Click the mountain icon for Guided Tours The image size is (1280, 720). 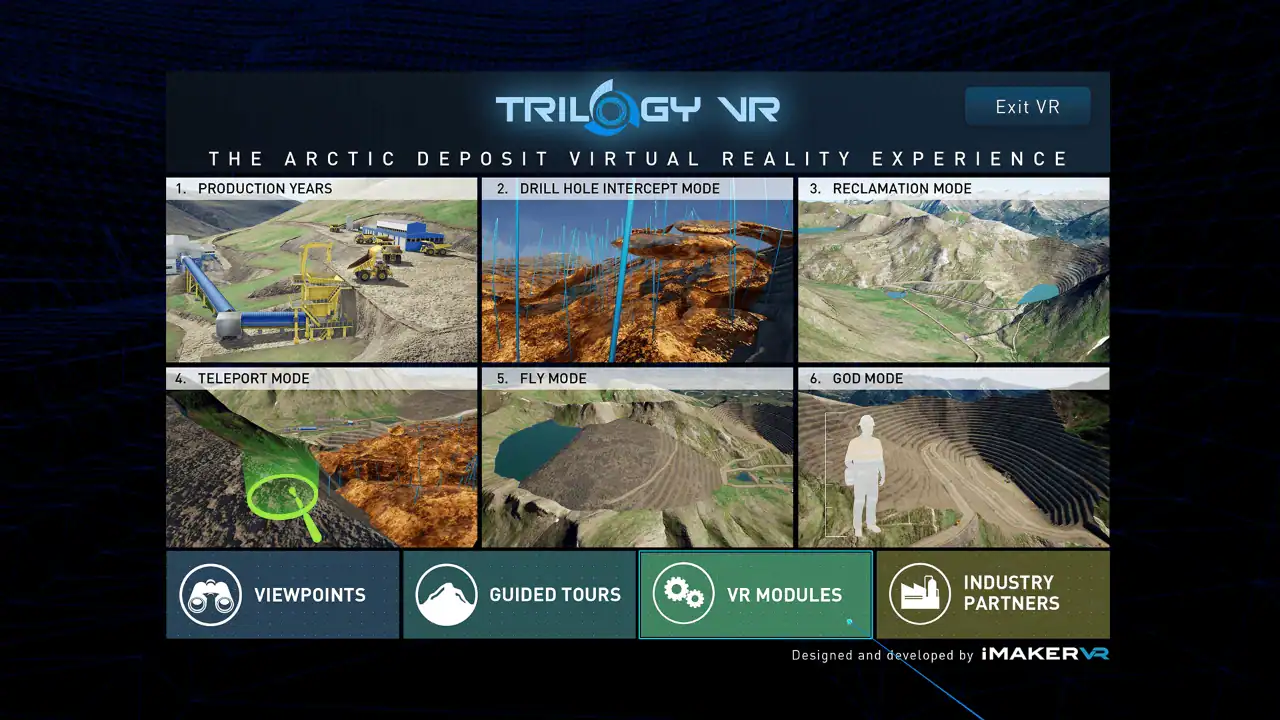tap(447, 594)
